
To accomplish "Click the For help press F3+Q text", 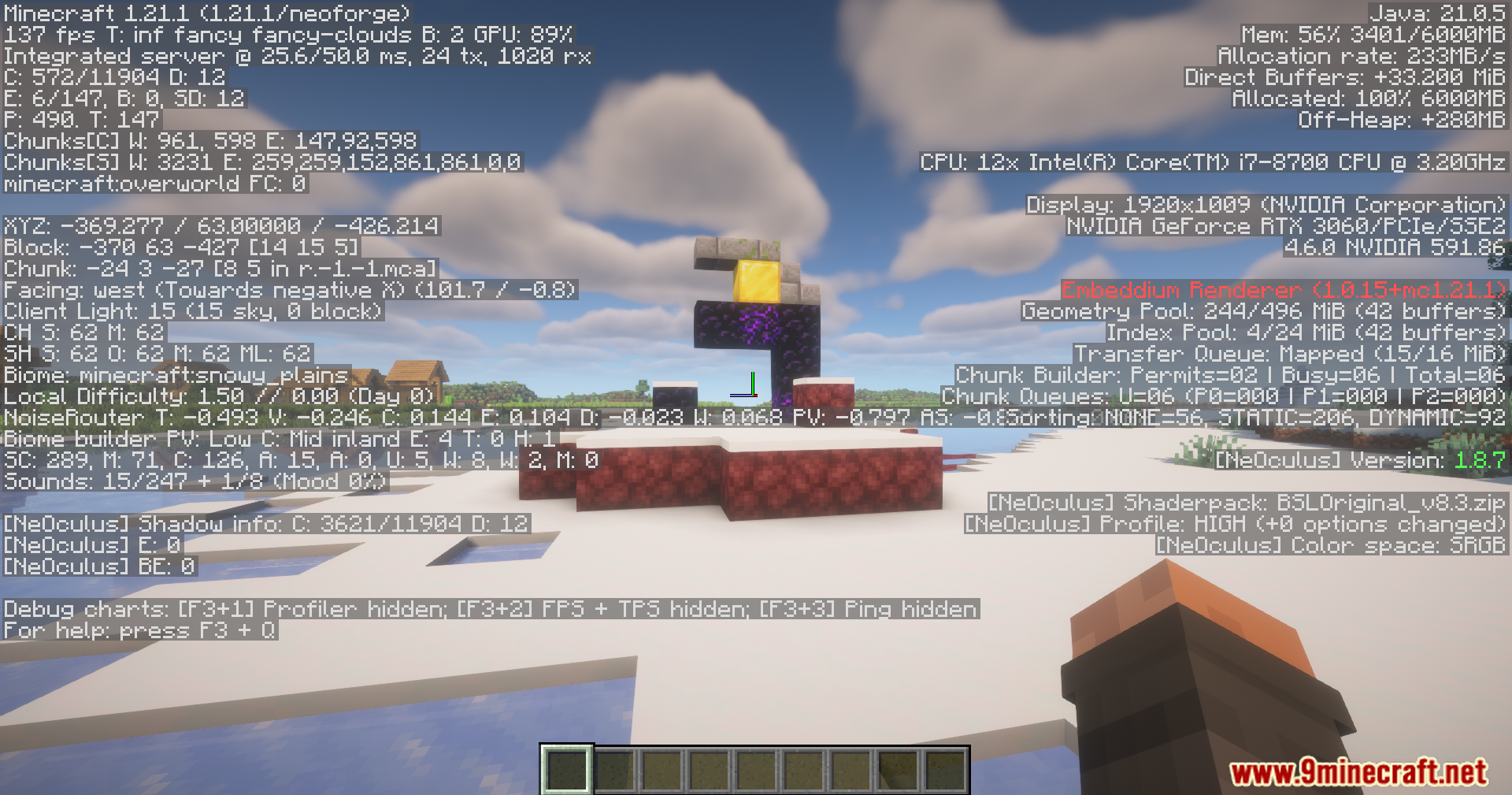I will point(138,630).
